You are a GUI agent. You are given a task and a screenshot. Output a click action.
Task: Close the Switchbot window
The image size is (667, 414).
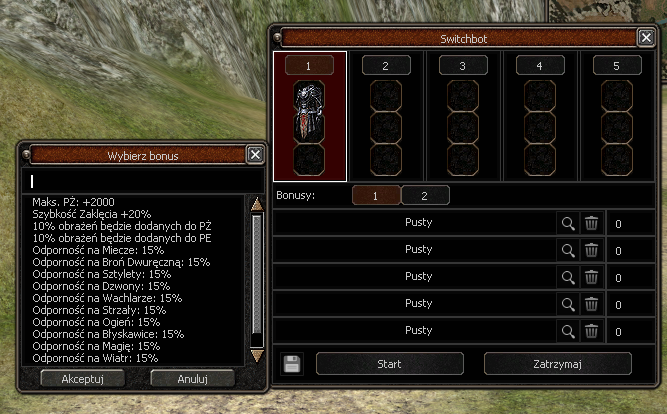pos(646,37)
